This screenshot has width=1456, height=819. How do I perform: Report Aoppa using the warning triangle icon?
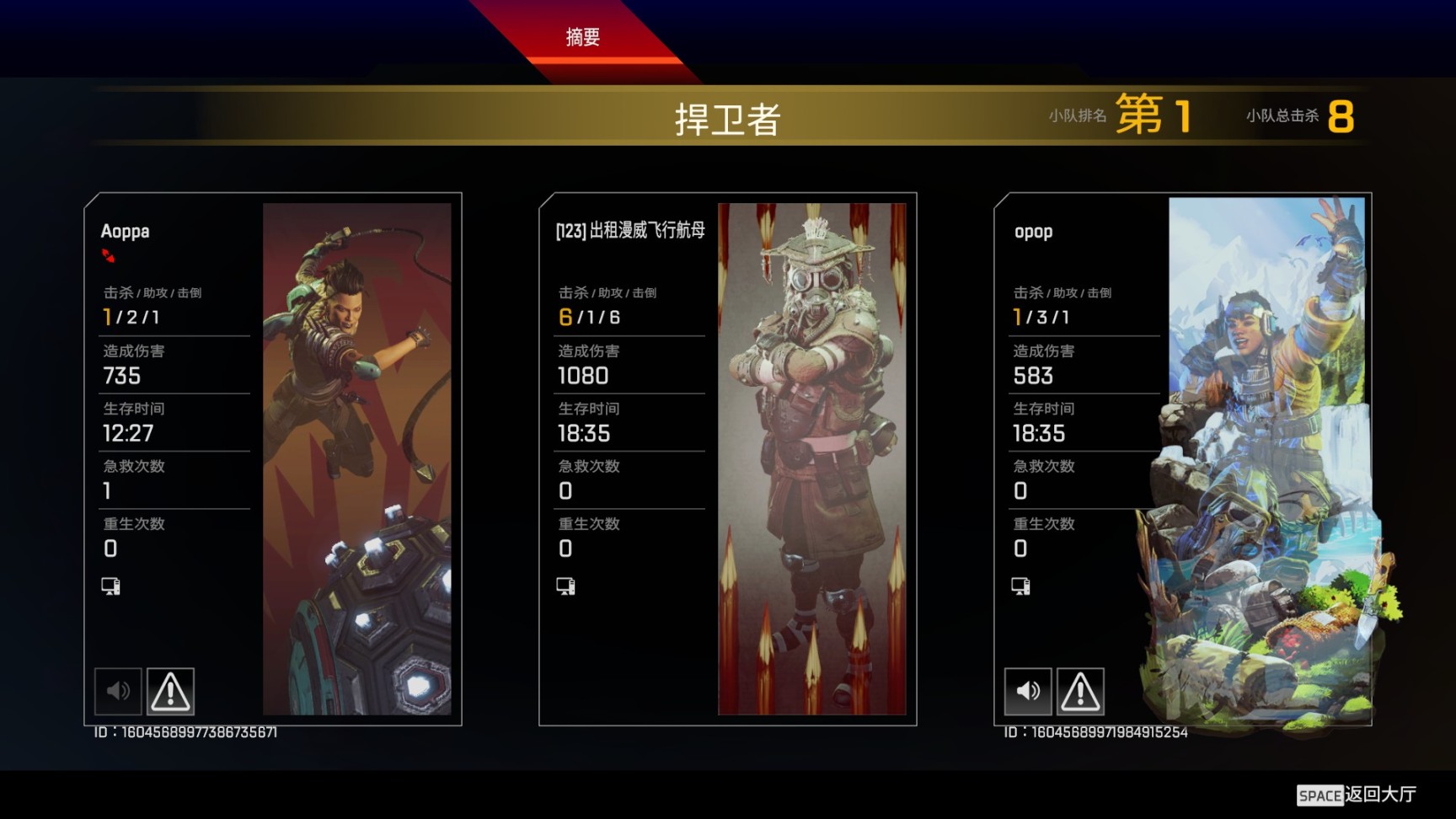(170, 690)
